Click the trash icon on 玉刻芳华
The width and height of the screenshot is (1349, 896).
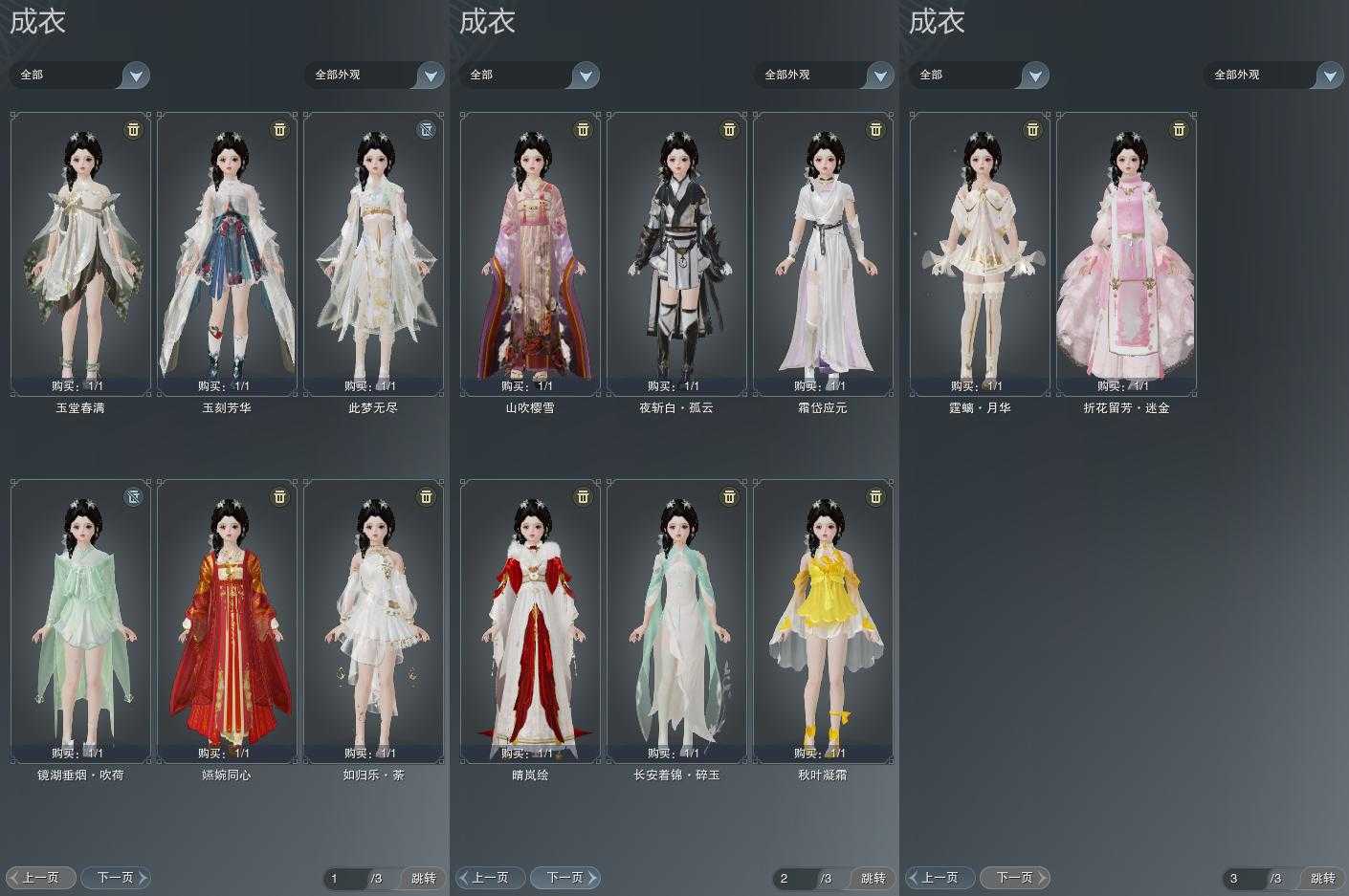point(279,129)
